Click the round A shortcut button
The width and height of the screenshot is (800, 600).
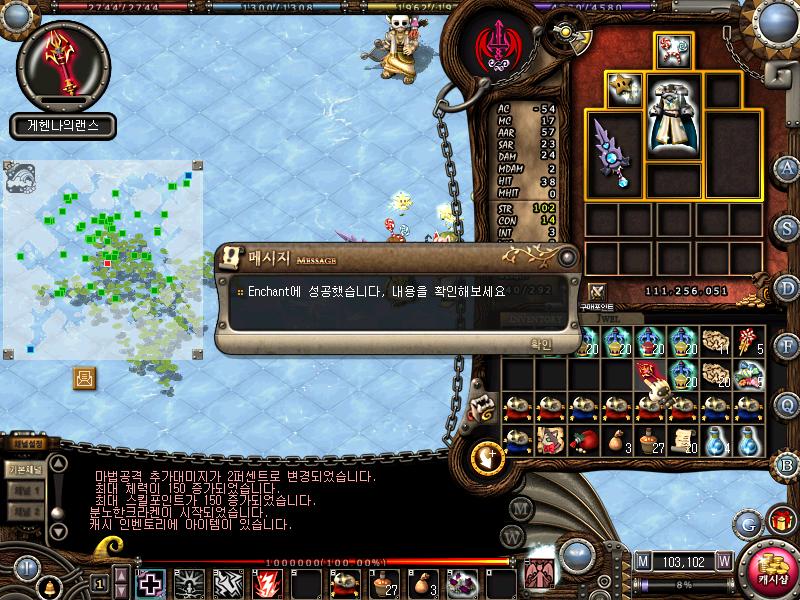click(787, 168)
